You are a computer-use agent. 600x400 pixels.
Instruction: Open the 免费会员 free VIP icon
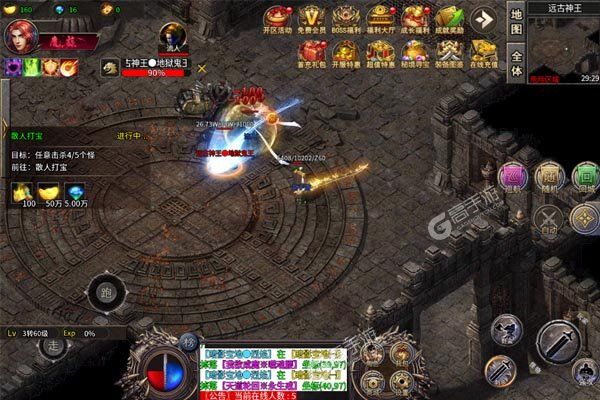(313, 20)
